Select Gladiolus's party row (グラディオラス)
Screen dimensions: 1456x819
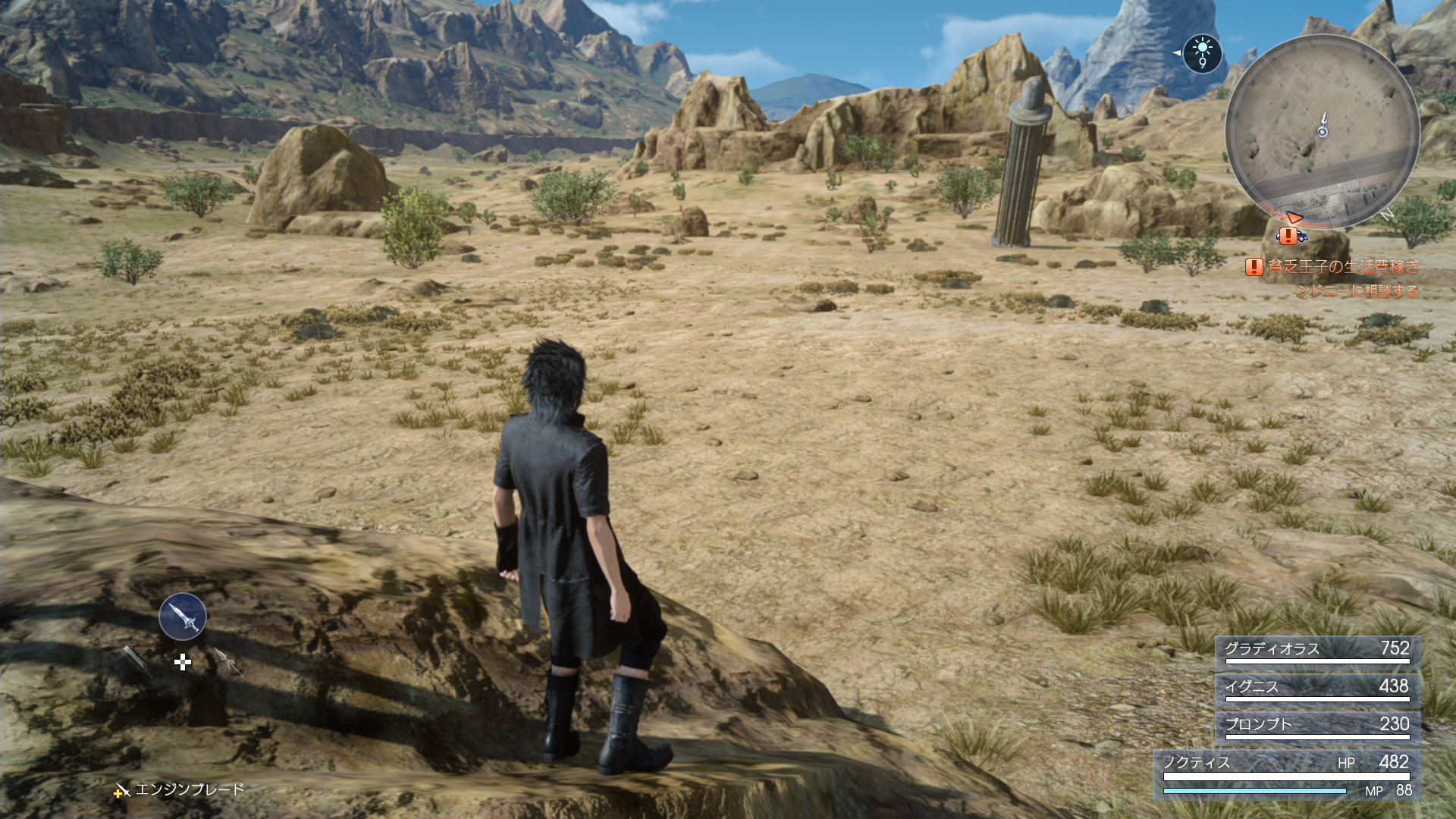(x=1318, y=651)
